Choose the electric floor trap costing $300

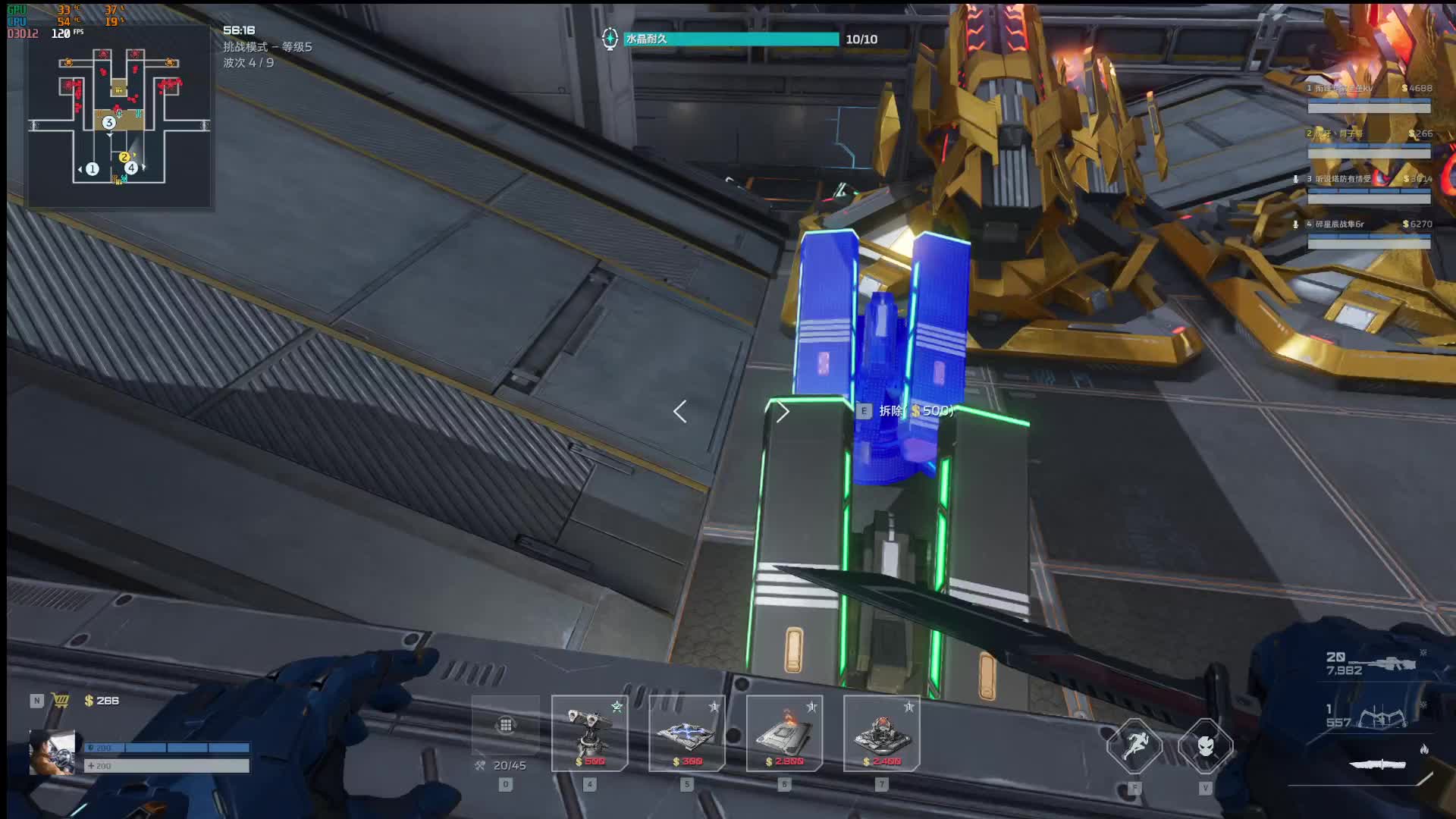pos(686,733)
